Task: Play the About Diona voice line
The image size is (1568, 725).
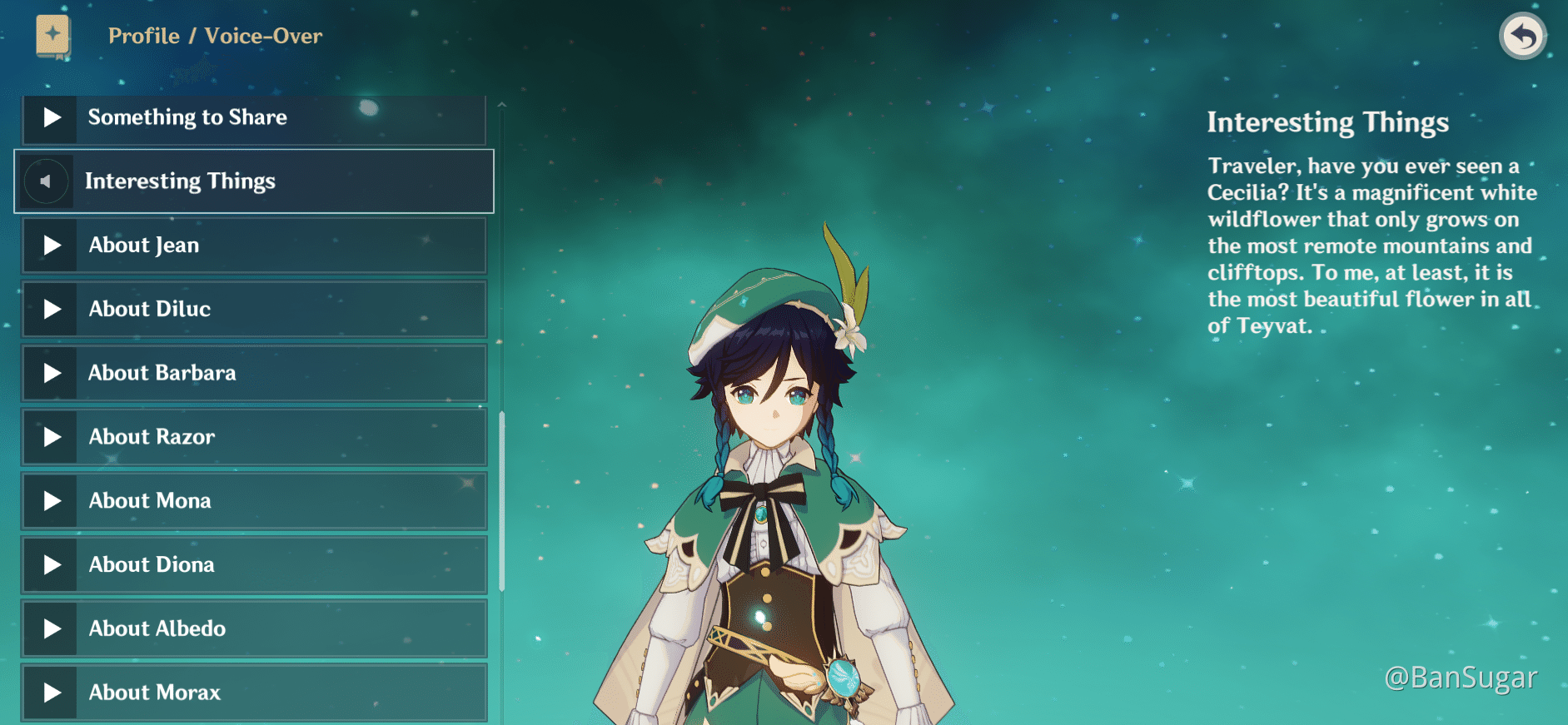Action: point(52,564)
